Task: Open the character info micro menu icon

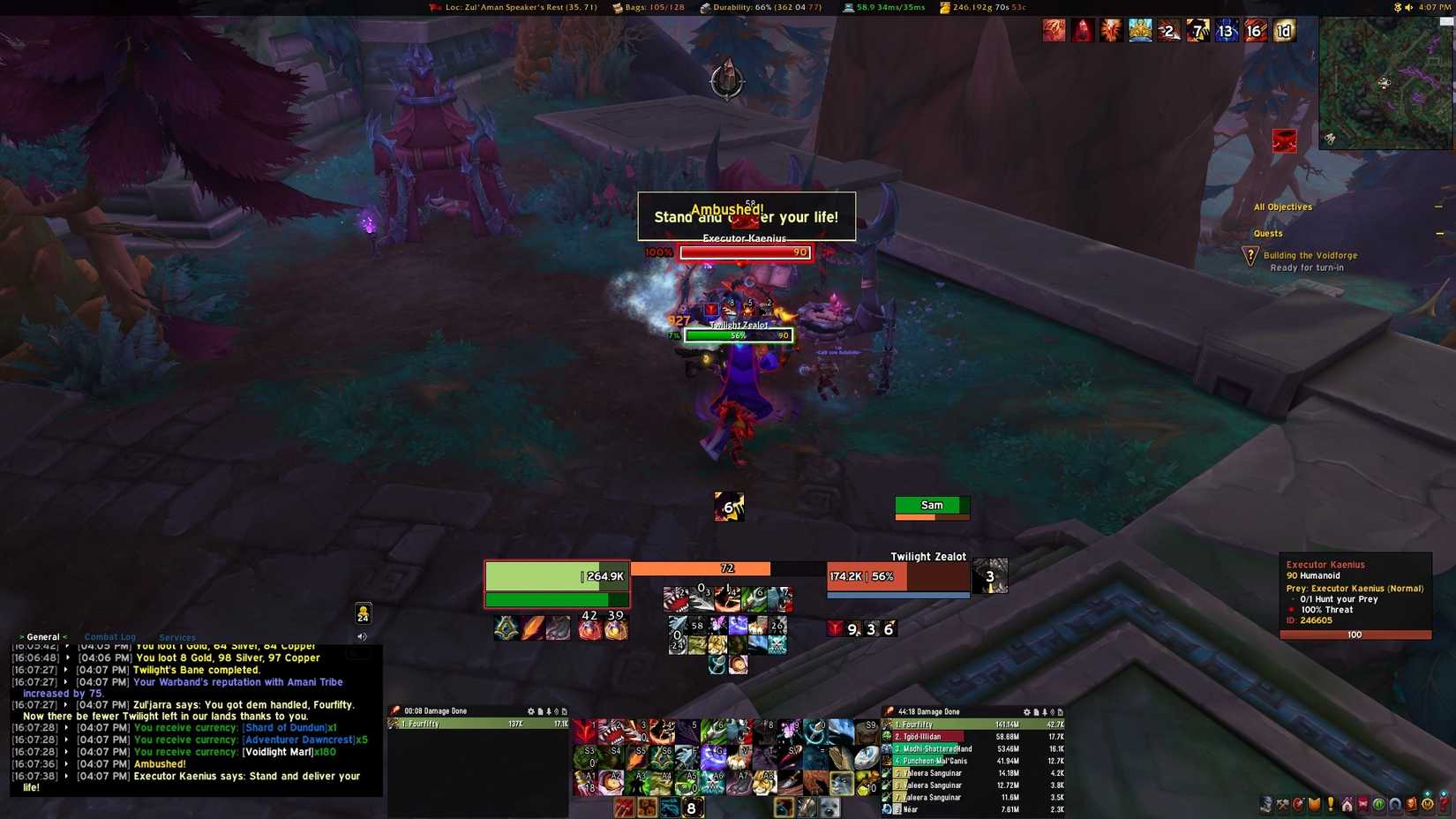Action: 1265,806
